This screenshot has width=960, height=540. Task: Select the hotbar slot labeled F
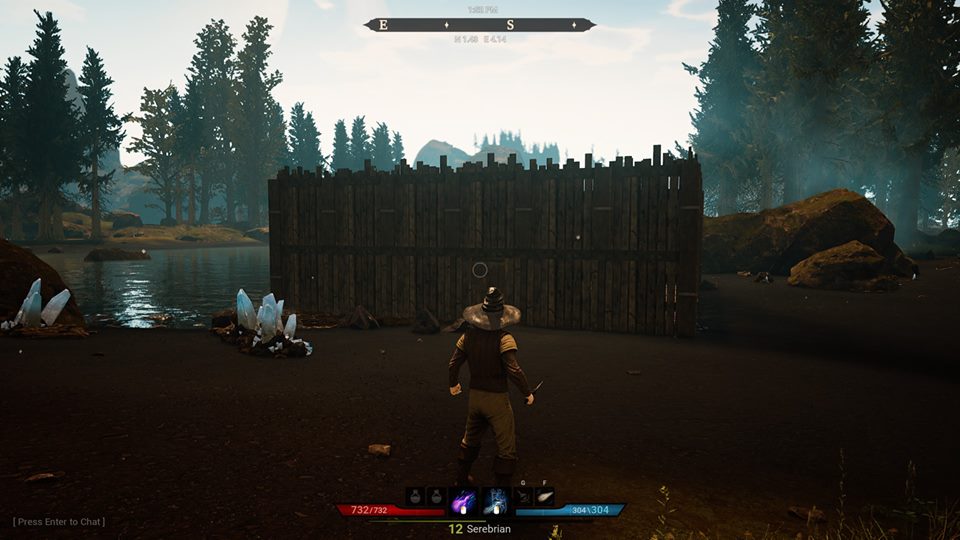pyautogui.click(x=544, y=497)
